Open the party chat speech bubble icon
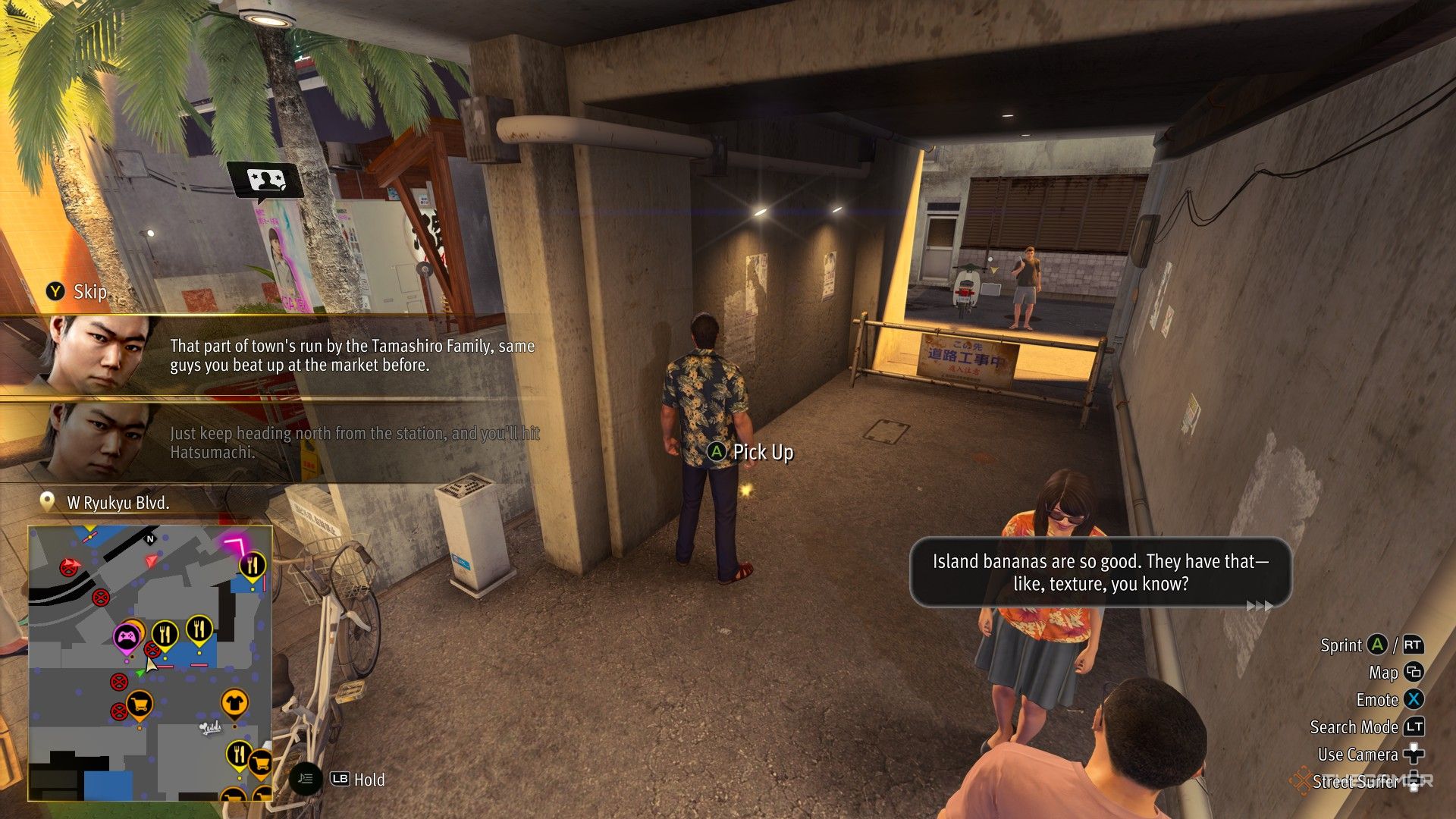This screenshot has width=1456, height=819. 265,181
